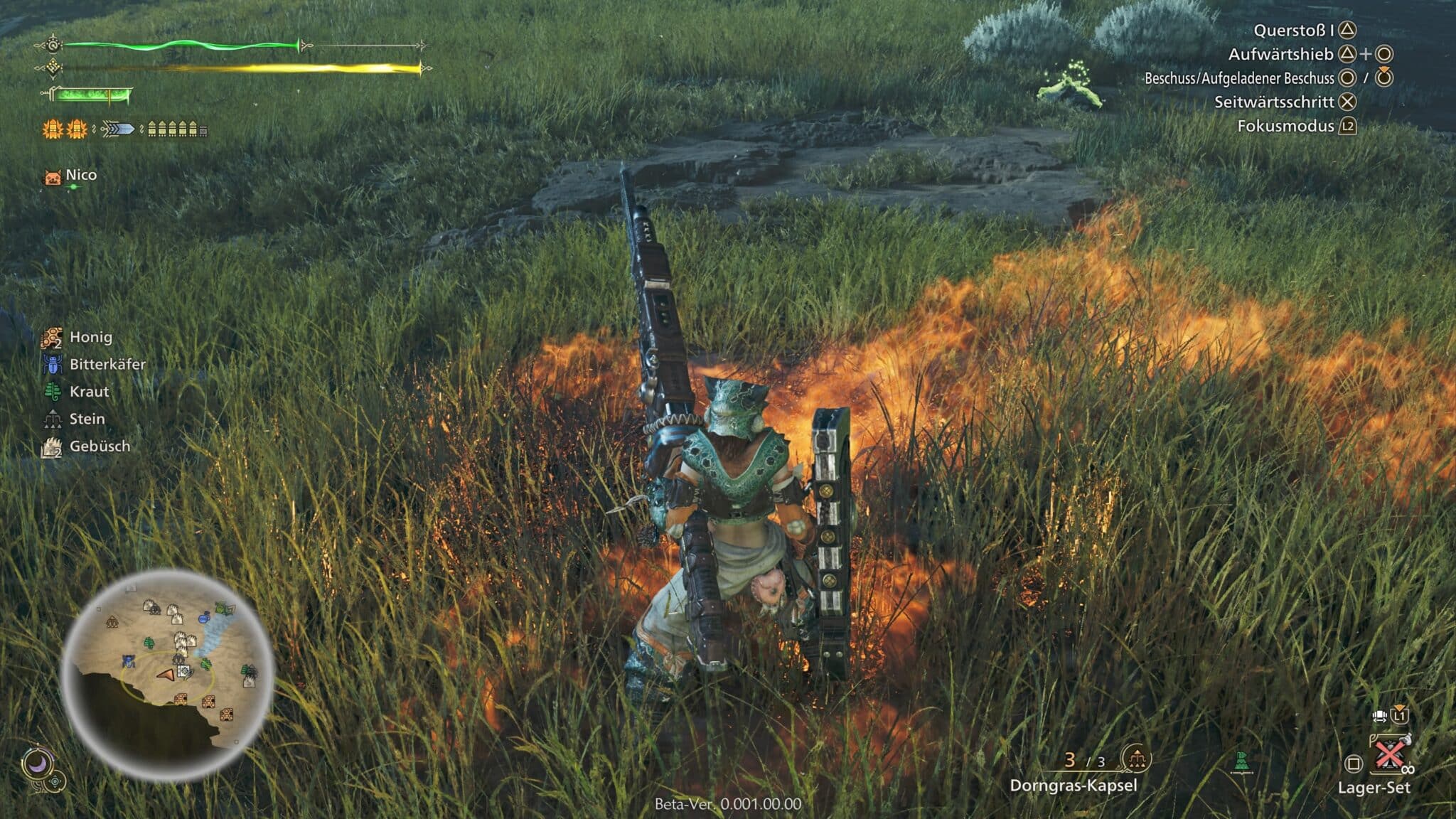This screenshot has width=1456, height=819.
Task: Open the circular minimap
Action: pos(168,675)
